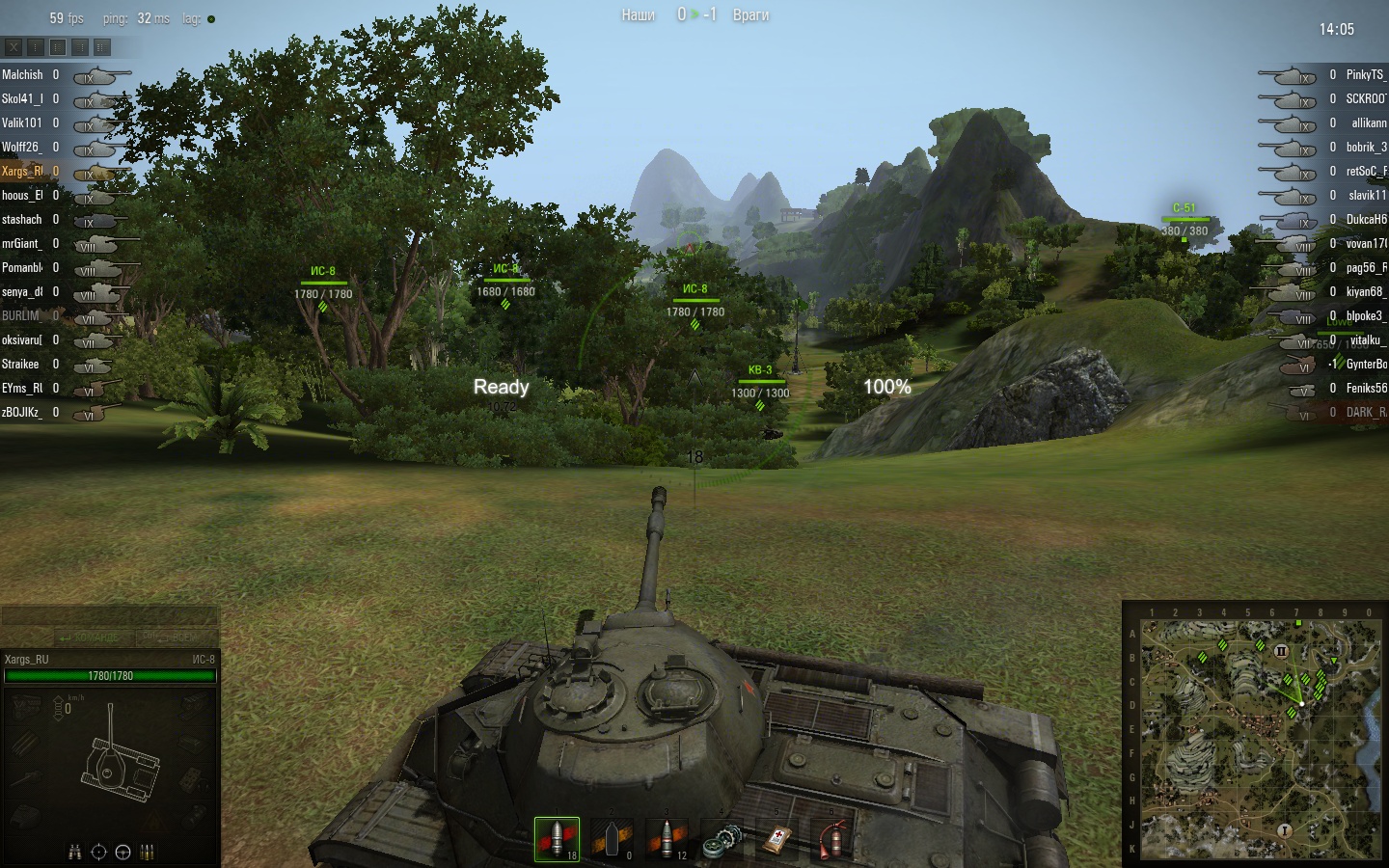Image resolution: width=1389 pixels, height=868 pixels.
Task: Select the empty shell slot showing 0
Action: tap(613, 839)
